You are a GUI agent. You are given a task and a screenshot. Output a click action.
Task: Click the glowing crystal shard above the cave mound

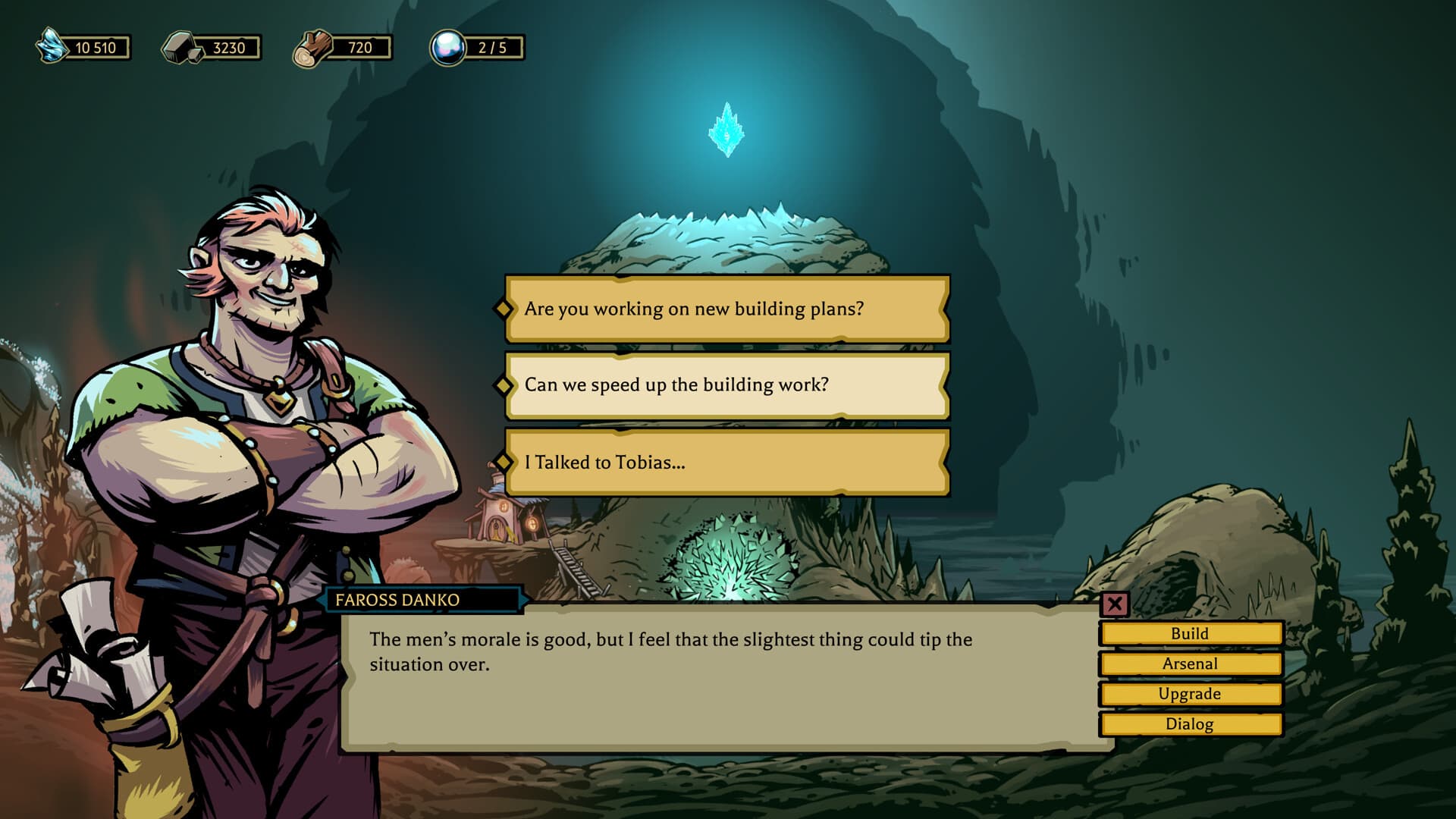click(x=726, y=127)
